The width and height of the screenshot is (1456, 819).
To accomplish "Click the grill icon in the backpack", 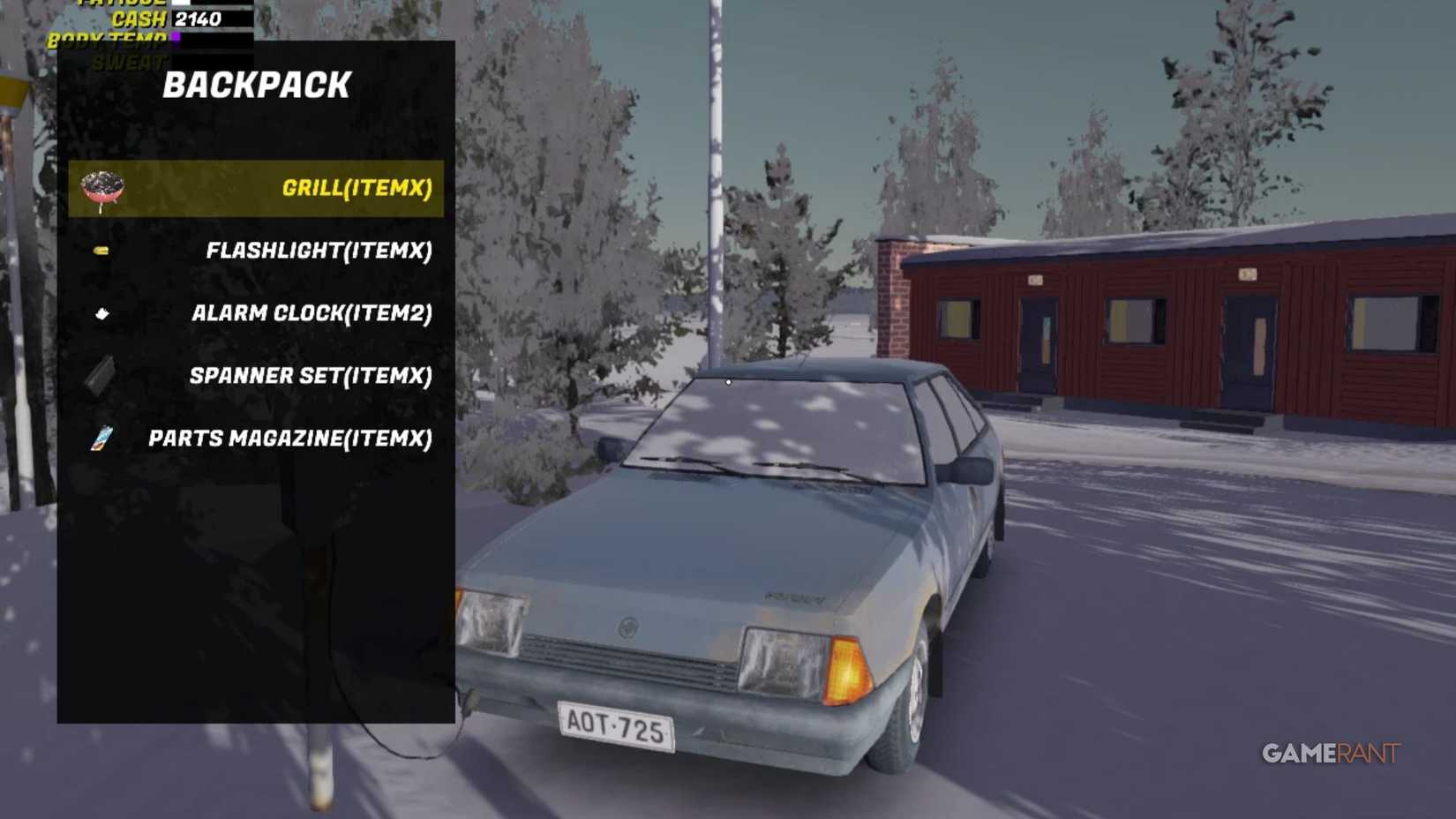I will click(99, 186).
